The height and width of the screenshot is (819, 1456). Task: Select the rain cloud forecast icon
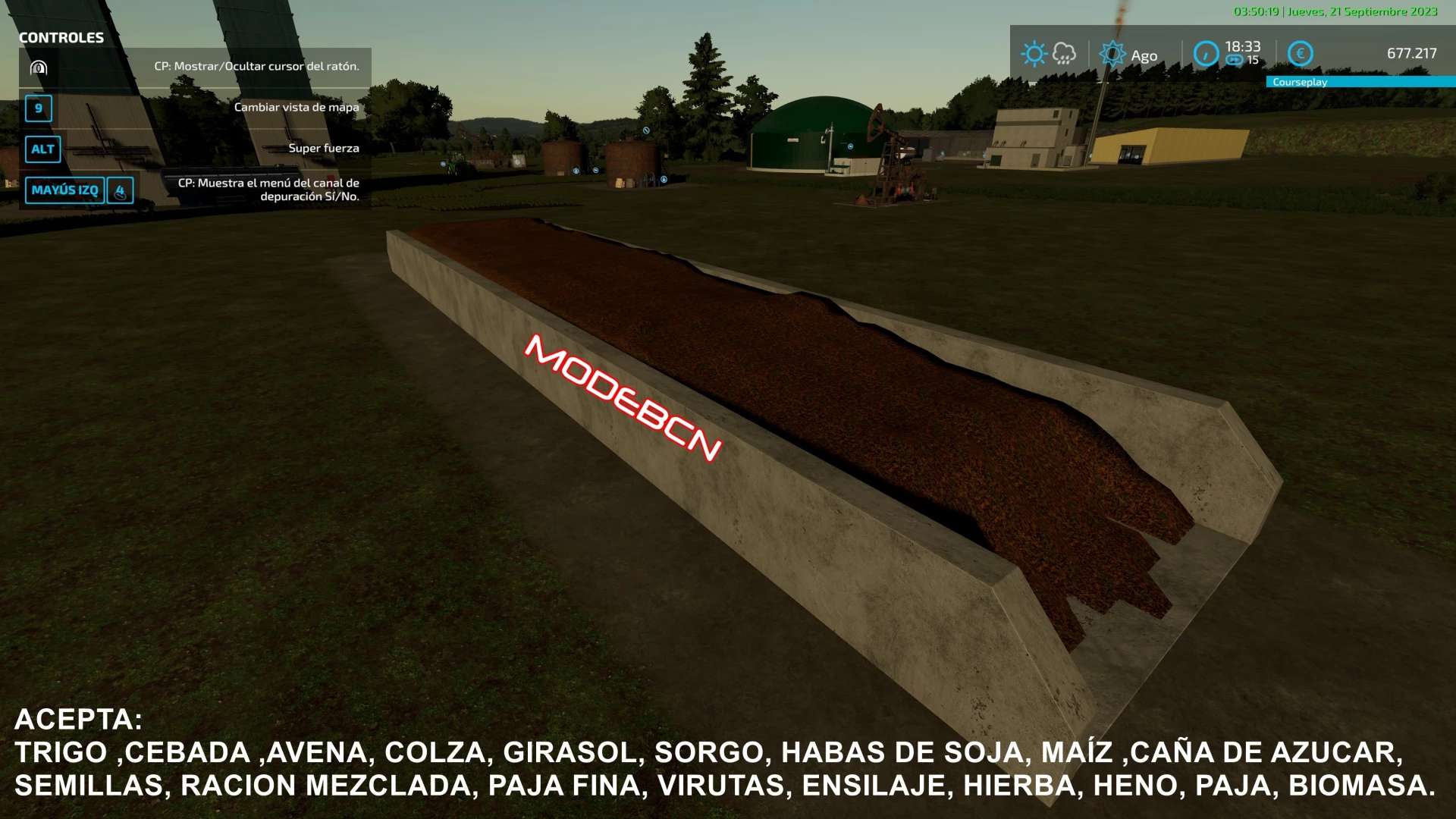1064,54
